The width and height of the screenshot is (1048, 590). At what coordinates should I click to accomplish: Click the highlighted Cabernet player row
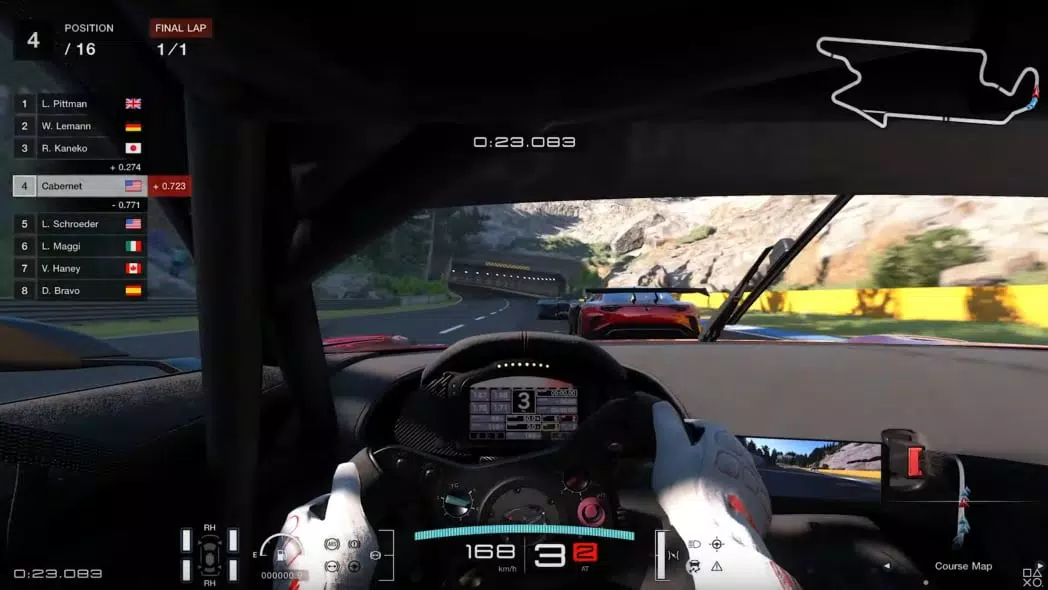coord(80,186)
